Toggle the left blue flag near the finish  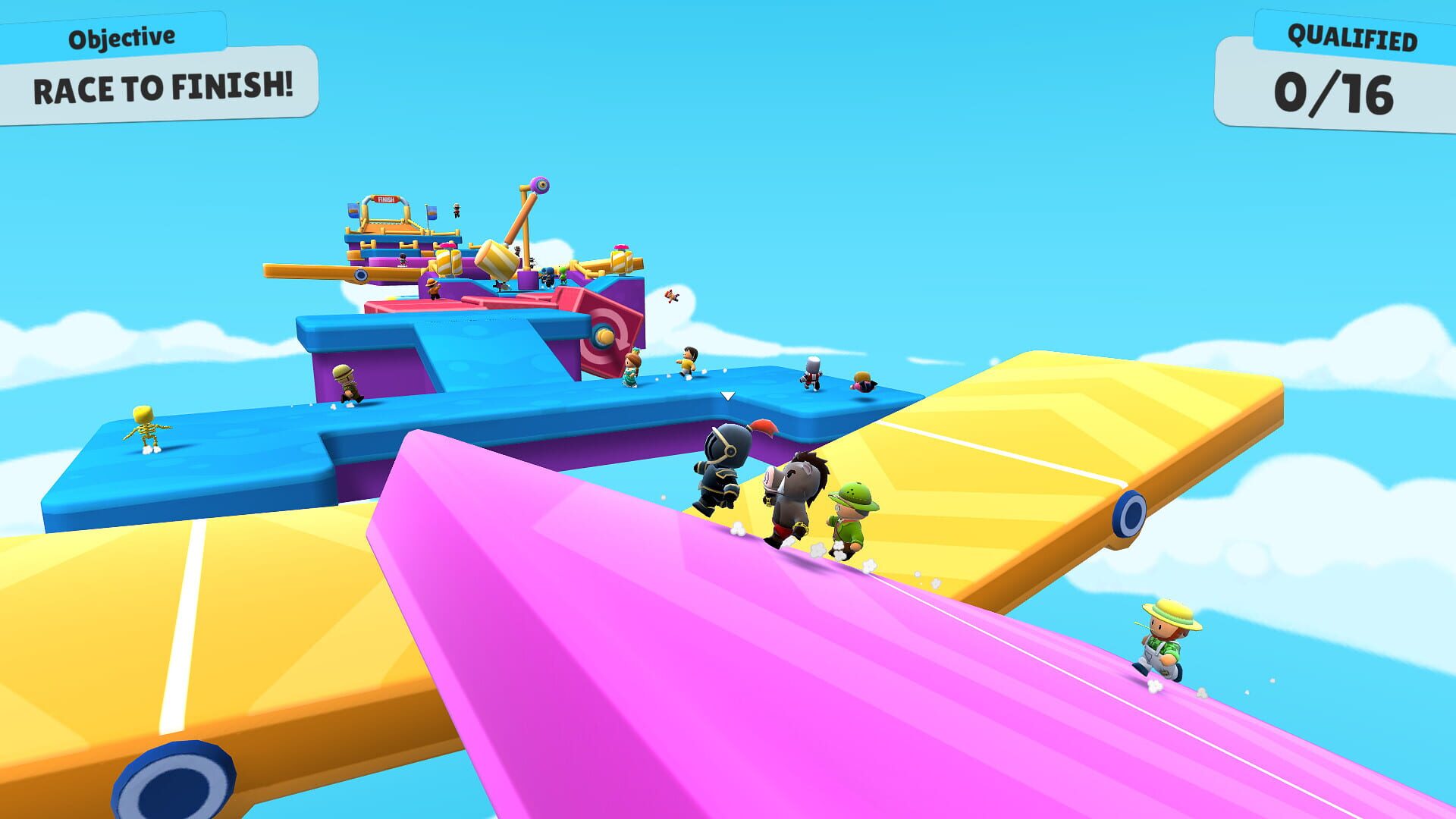point(353,212)
